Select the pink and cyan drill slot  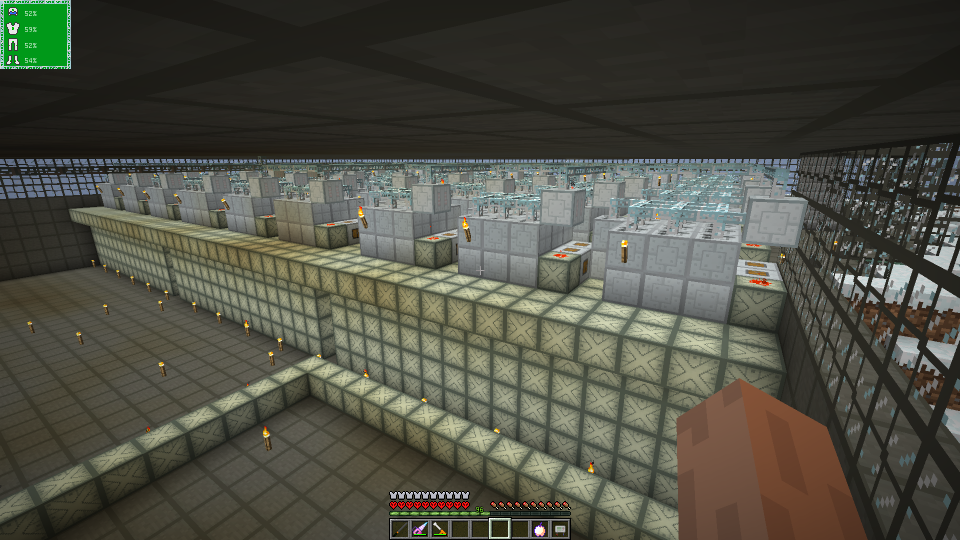pyautogui.click(x=420, y=529)
